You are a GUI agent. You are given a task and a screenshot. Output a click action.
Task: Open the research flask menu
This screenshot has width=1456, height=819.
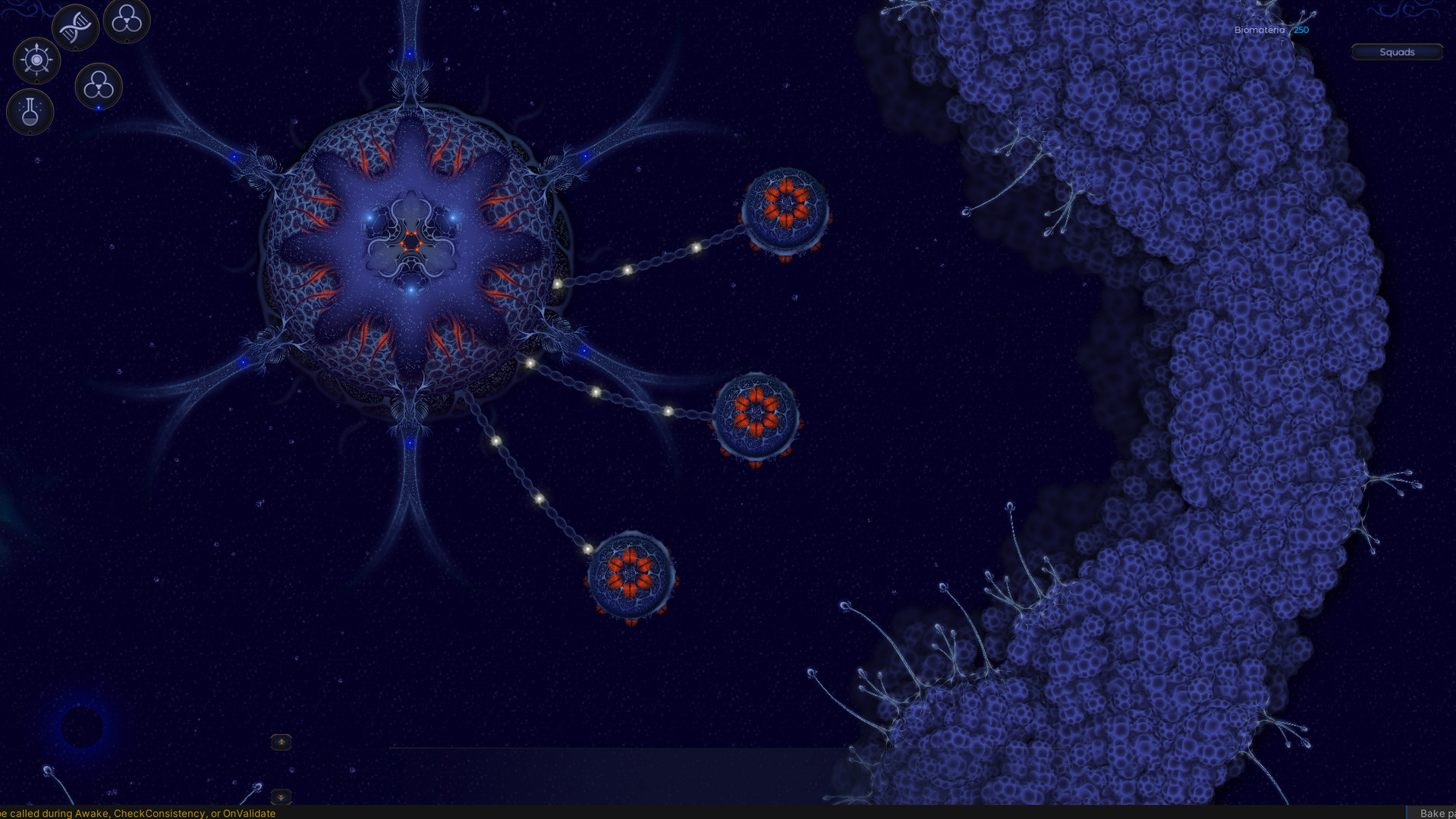point(30,112)
